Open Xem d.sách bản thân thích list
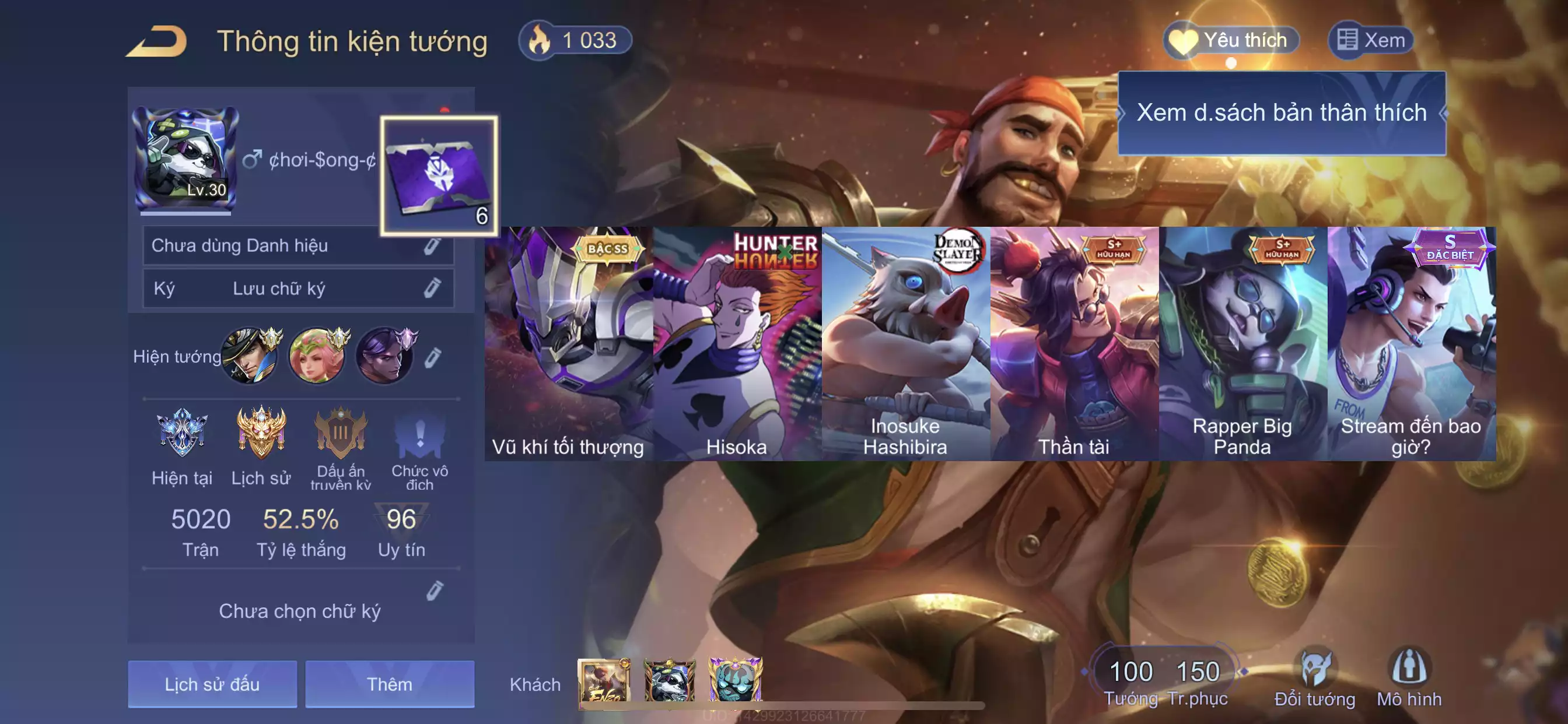This screenshot has width=1568, height=724. (x=1282, y=113)
